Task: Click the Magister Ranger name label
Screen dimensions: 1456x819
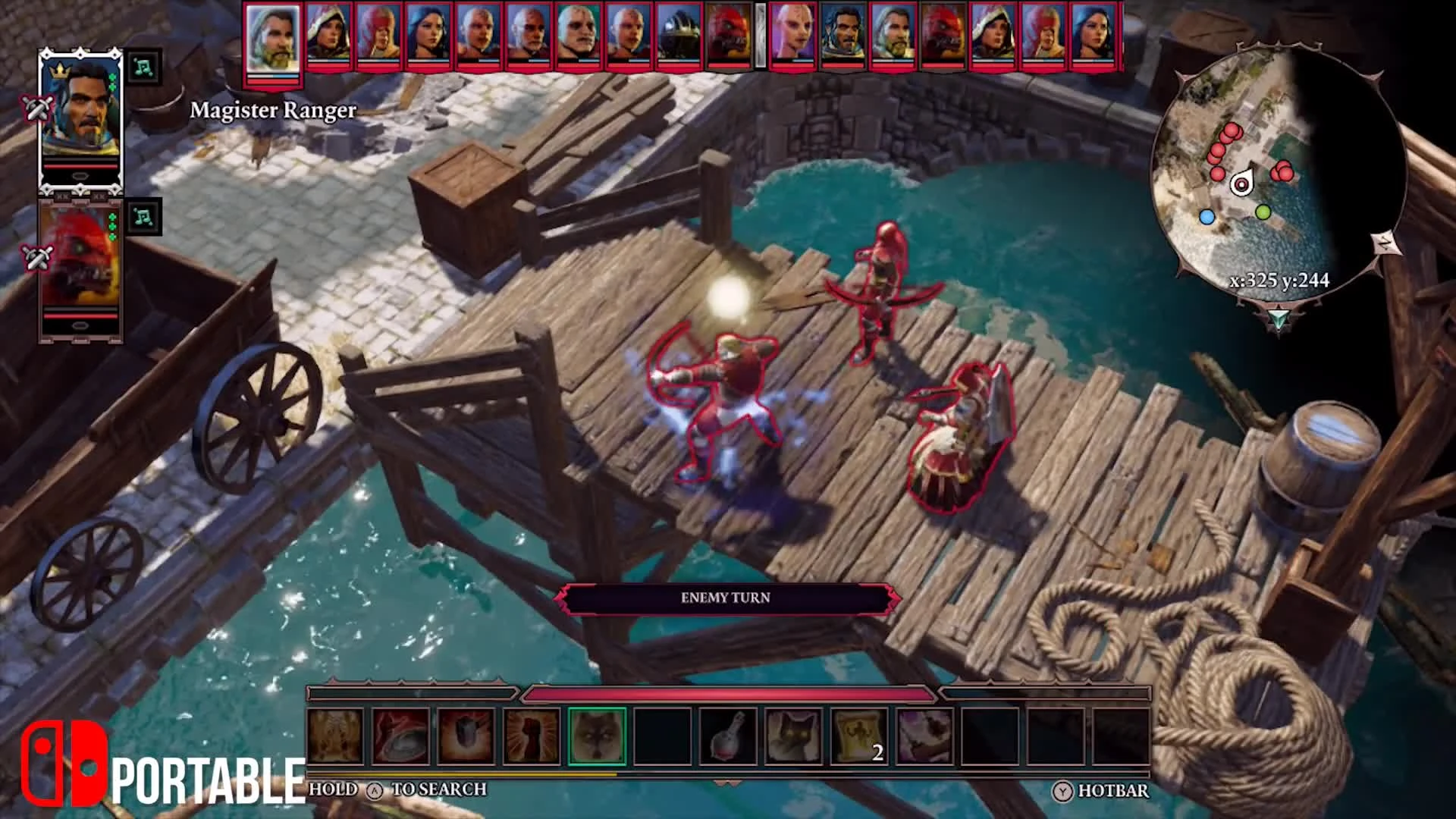Action: pos(275,111)
